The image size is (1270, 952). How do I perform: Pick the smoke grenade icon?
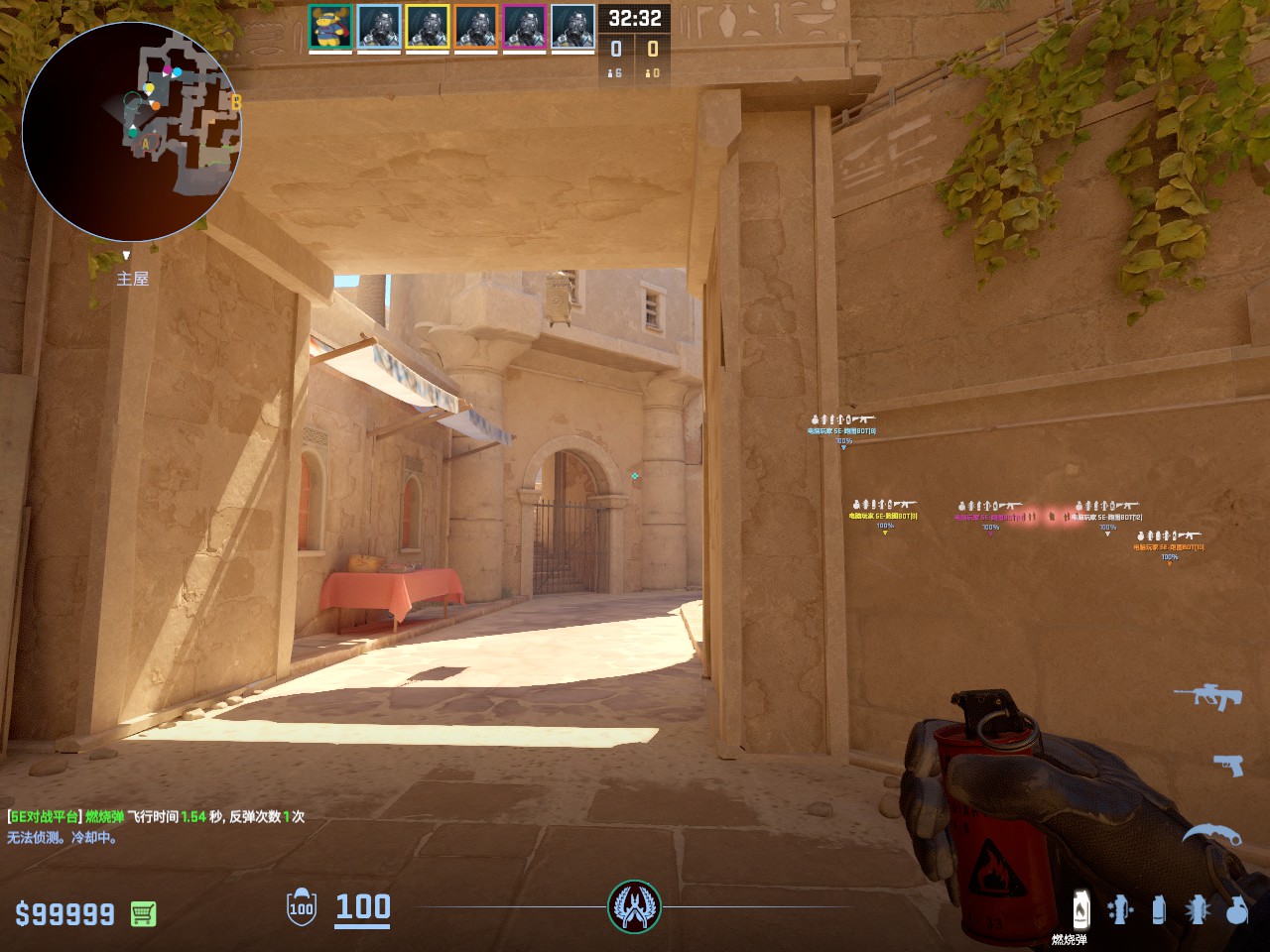tap(1158, 908)
